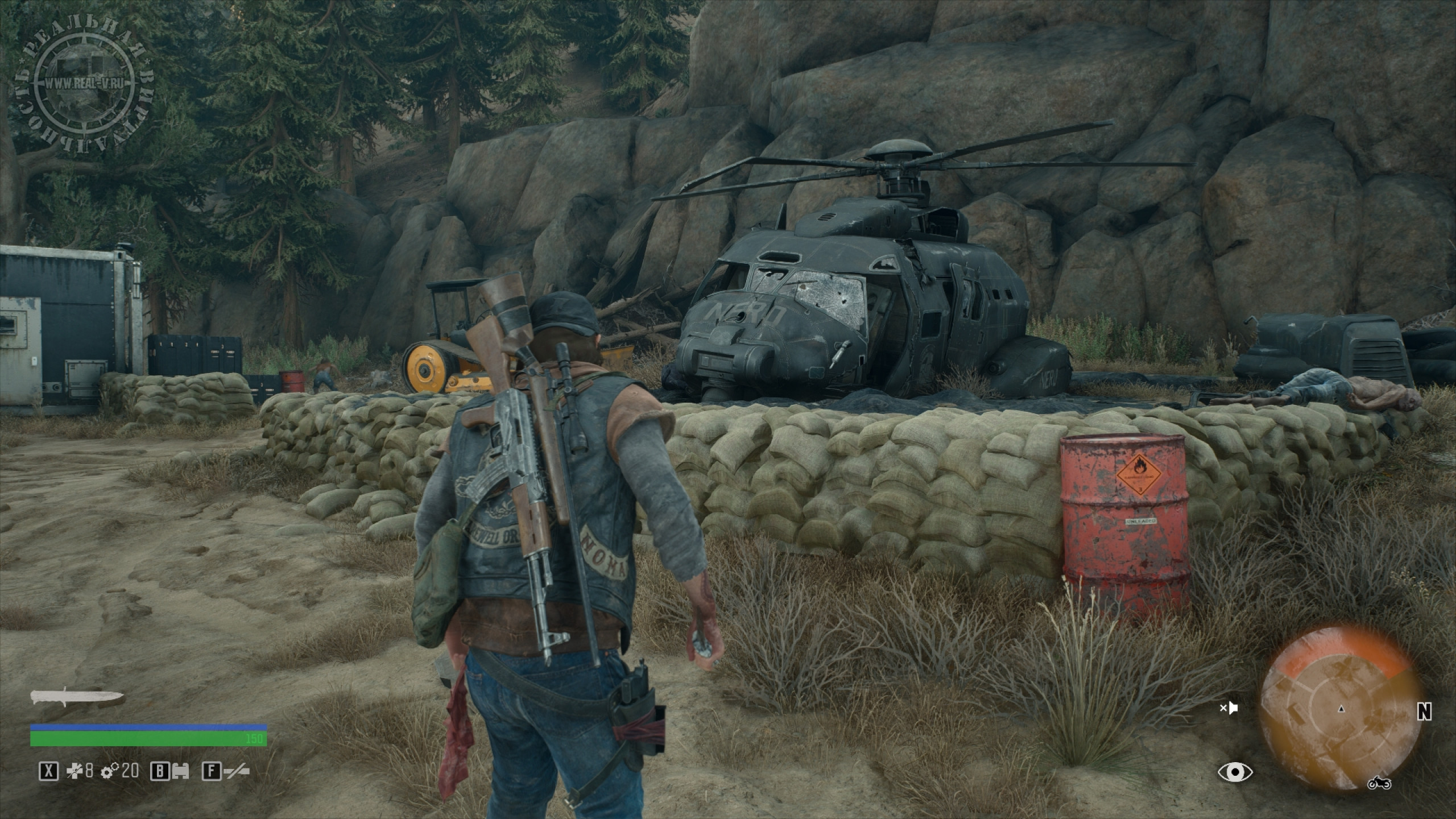Click the muted speaker noise icon

(1228, 709)
